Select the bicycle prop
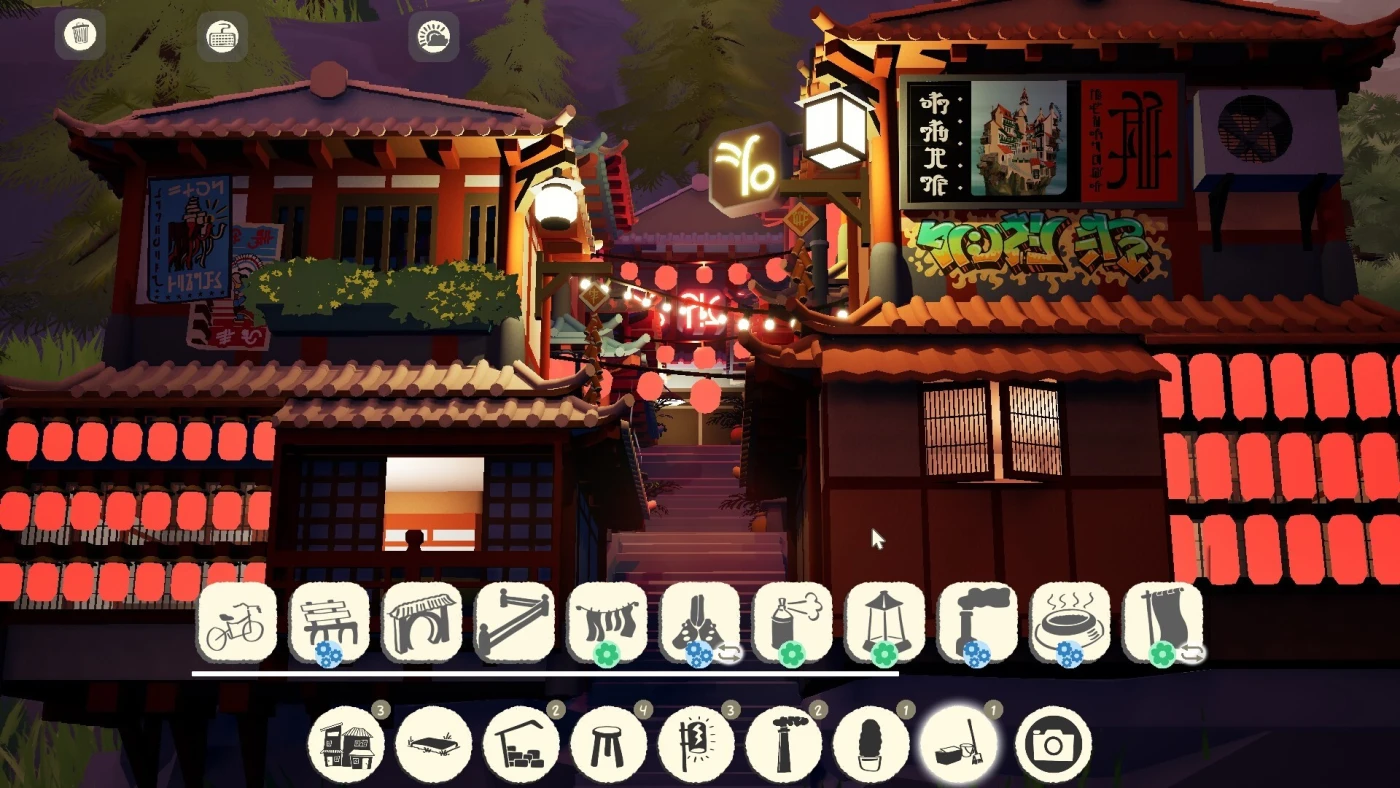The width and height of the screenshot is (1400, 788). [236, 623]
